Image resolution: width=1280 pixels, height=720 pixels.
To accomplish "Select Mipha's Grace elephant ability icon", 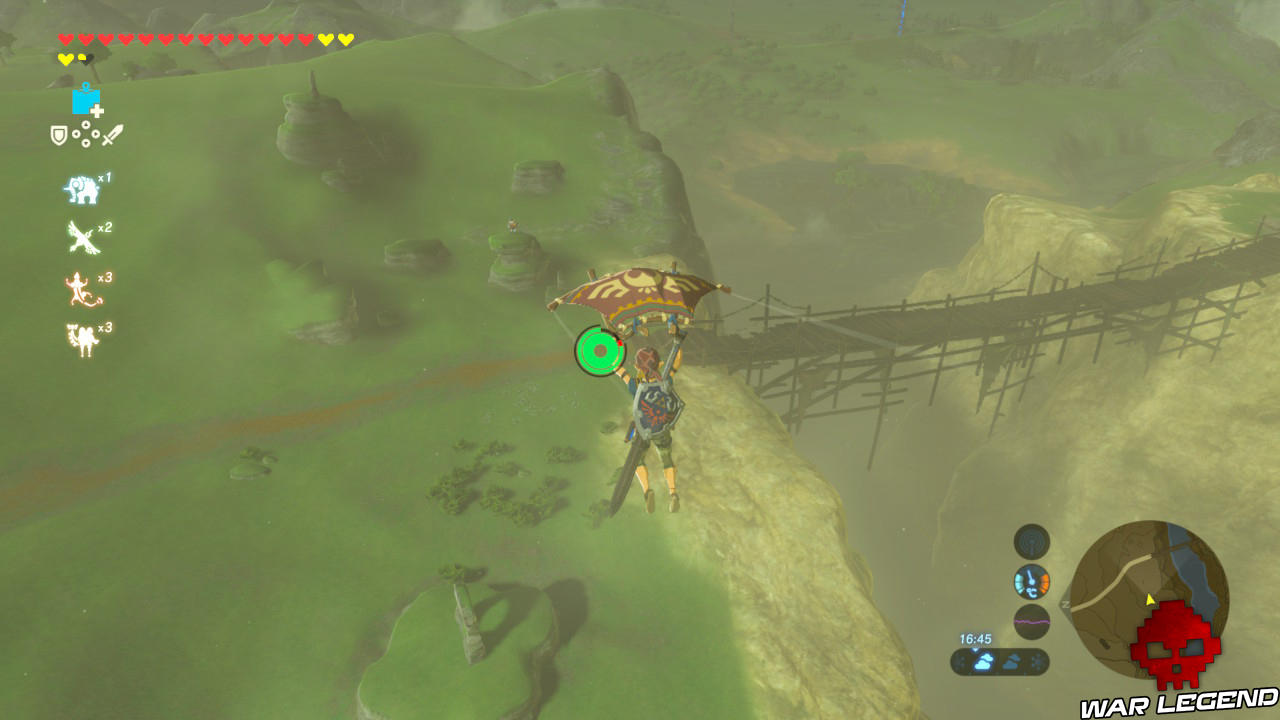I will point(82,188).
